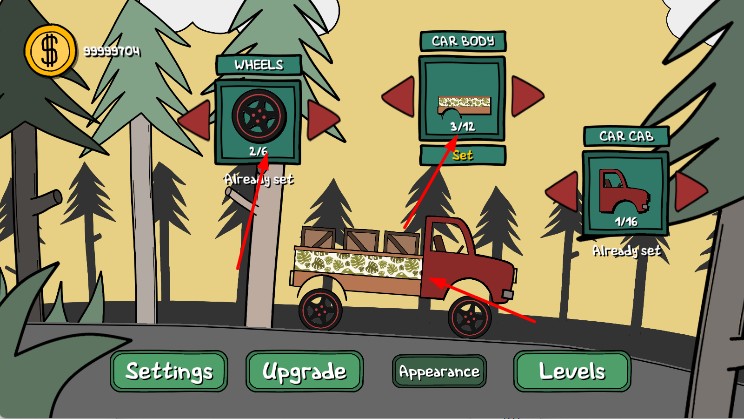Cycle to the previous car cab
744x419 pixels.
tap(562, 191)
